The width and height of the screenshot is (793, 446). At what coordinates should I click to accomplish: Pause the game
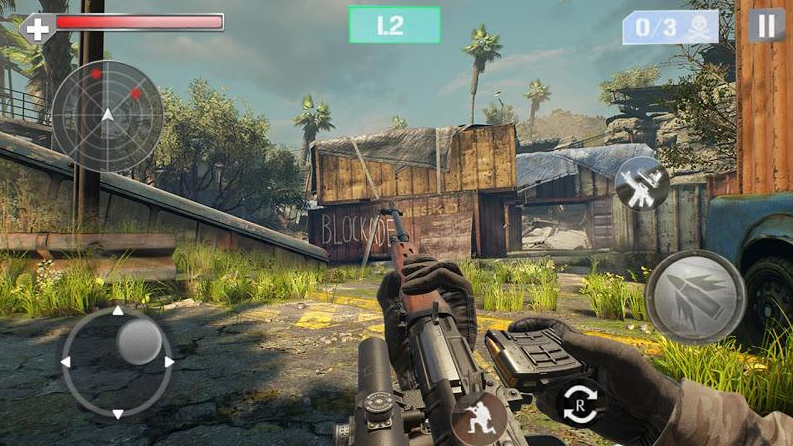coord(766,26)
